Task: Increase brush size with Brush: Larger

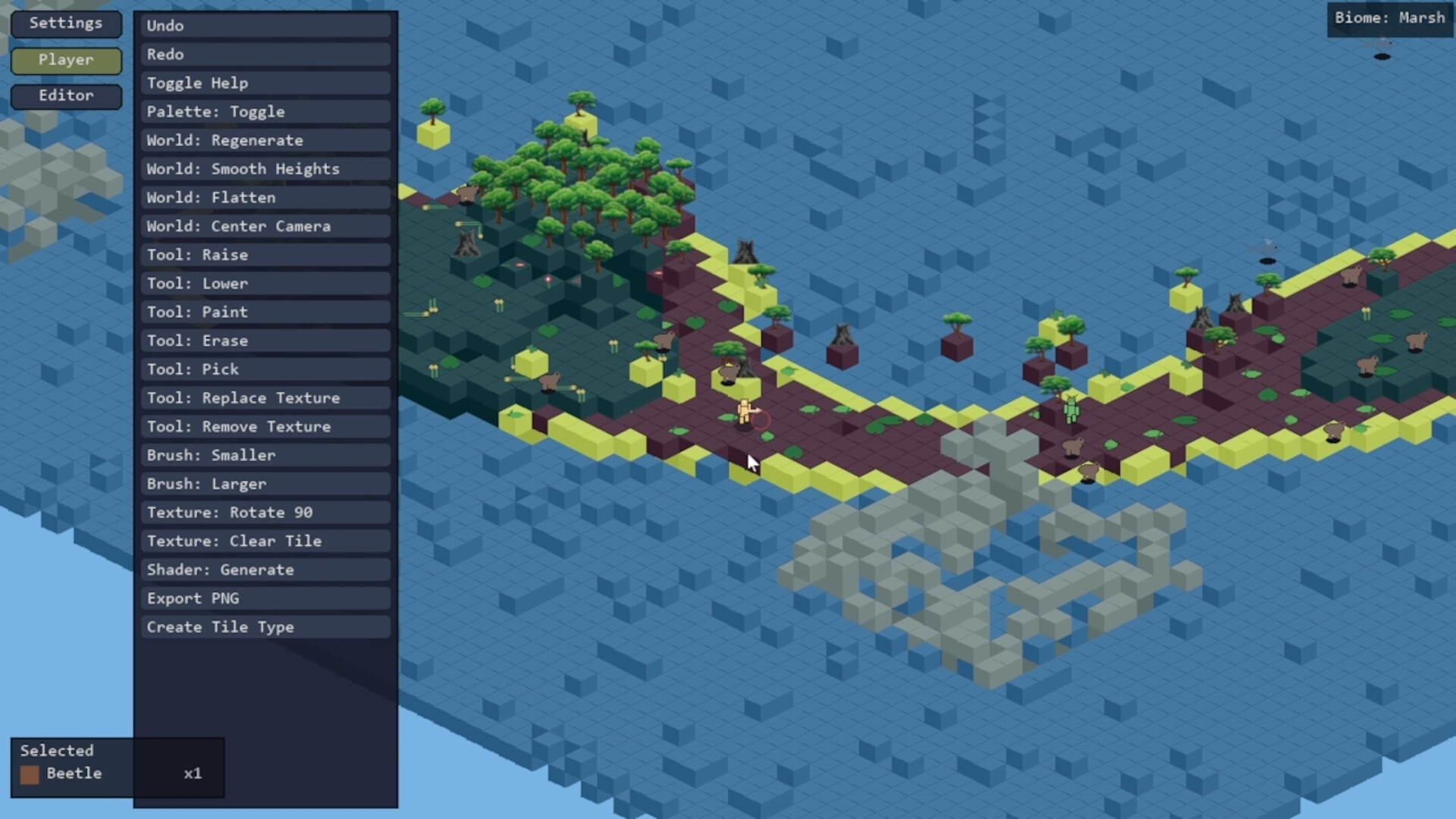Action: pos(265,484)
